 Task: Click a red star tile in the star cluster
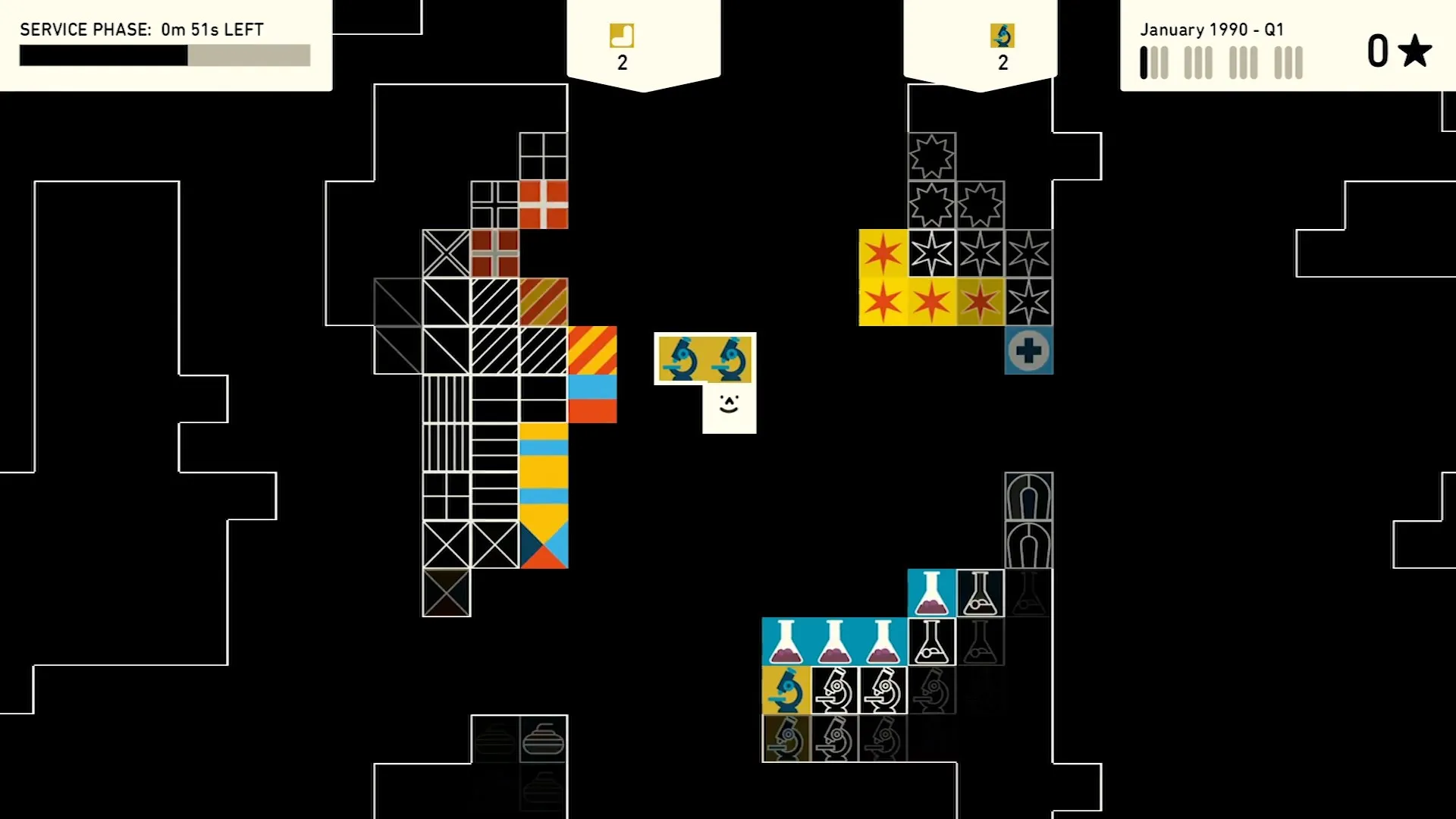[883, 302]
